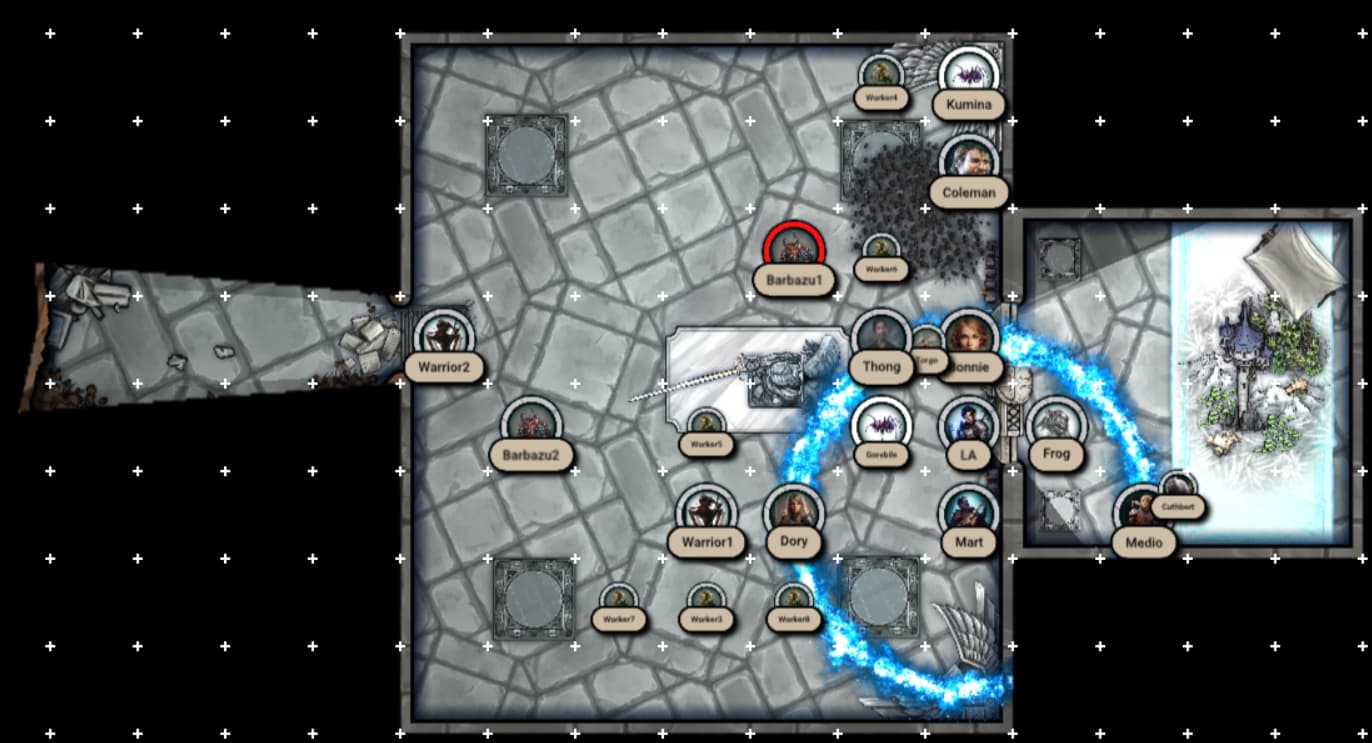The width and height of the screenshot is (1372, 743).
Task: Select the Mart character token
Action: pyautogui.click(x=968, y=511)
